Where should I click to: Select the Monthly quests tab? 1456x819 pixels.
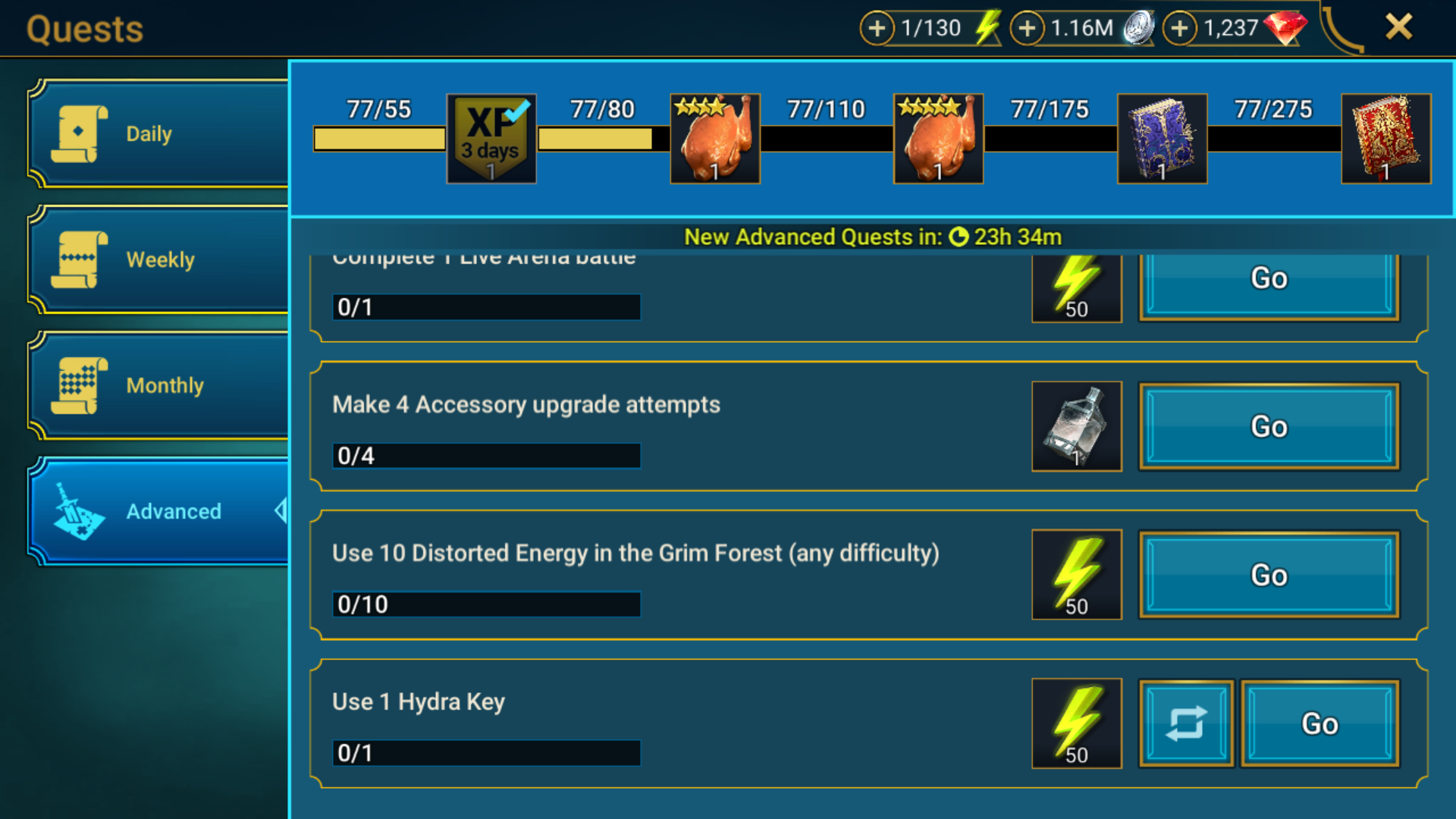tap(159, 386)
